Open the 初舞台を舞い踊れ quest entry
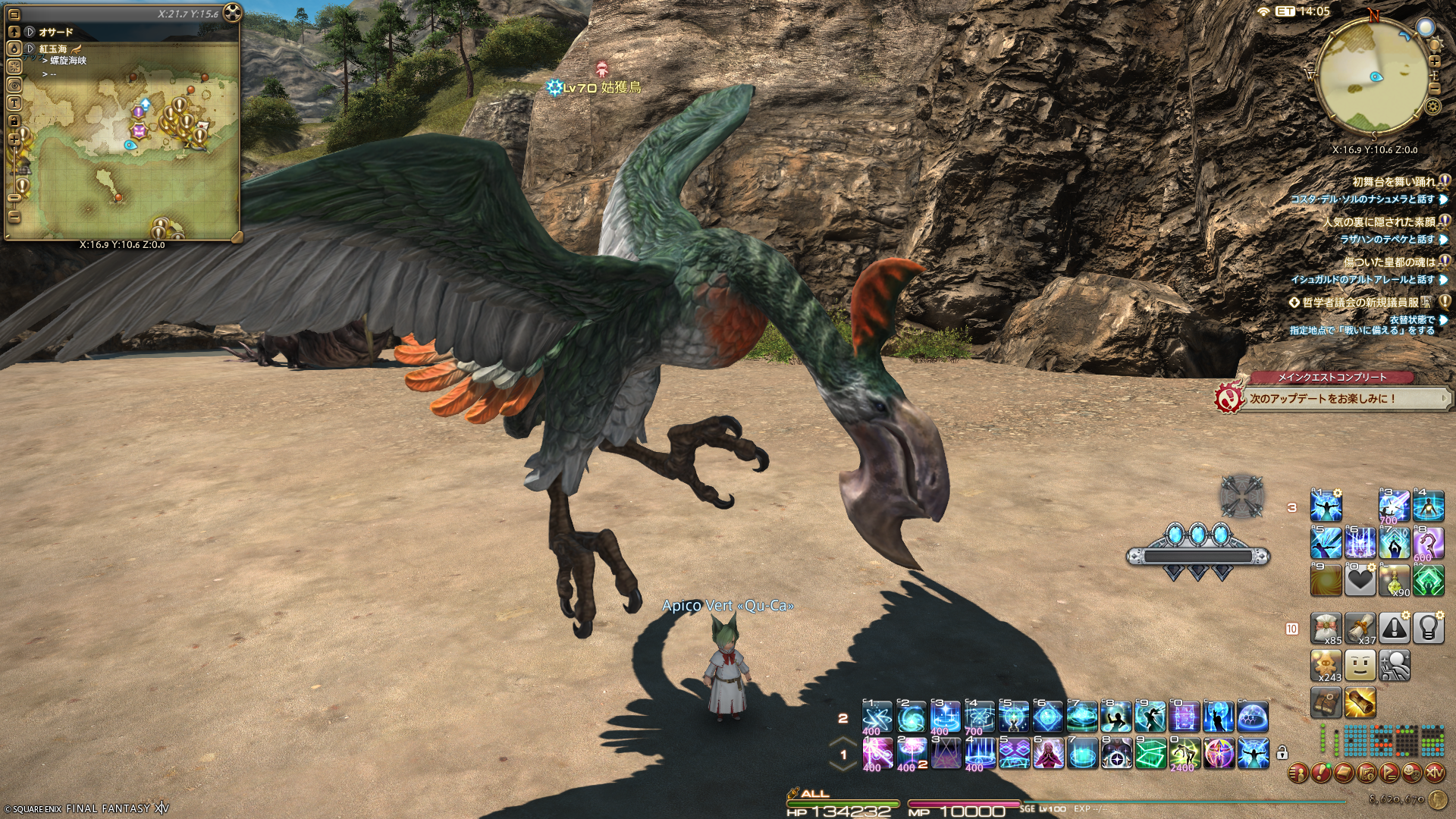 click(1394, 182)
